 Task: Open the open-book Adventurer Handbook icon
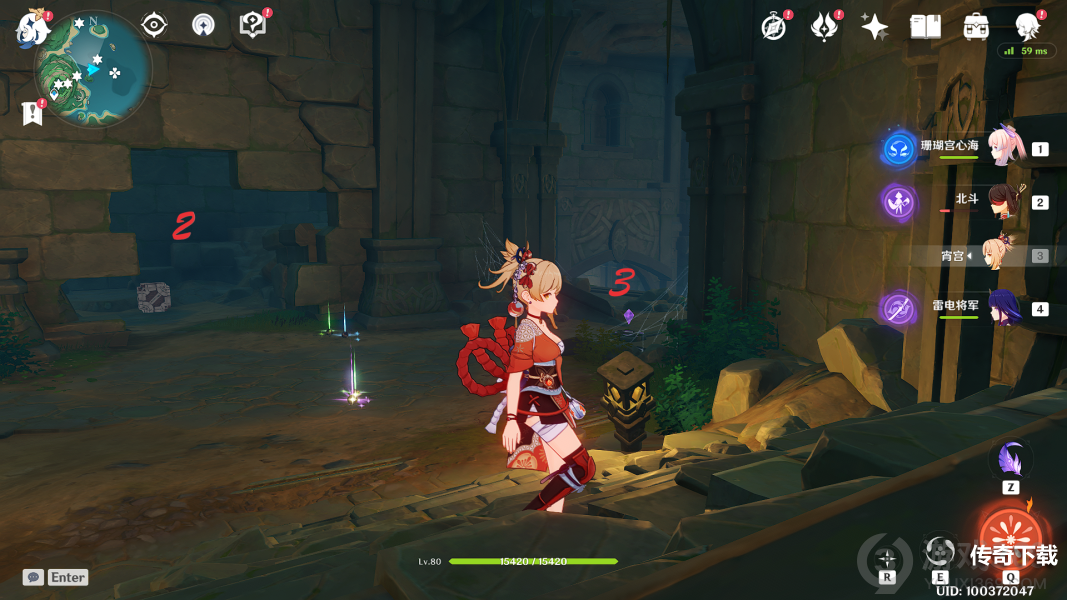pyautogui.click(x=926, y=27)
